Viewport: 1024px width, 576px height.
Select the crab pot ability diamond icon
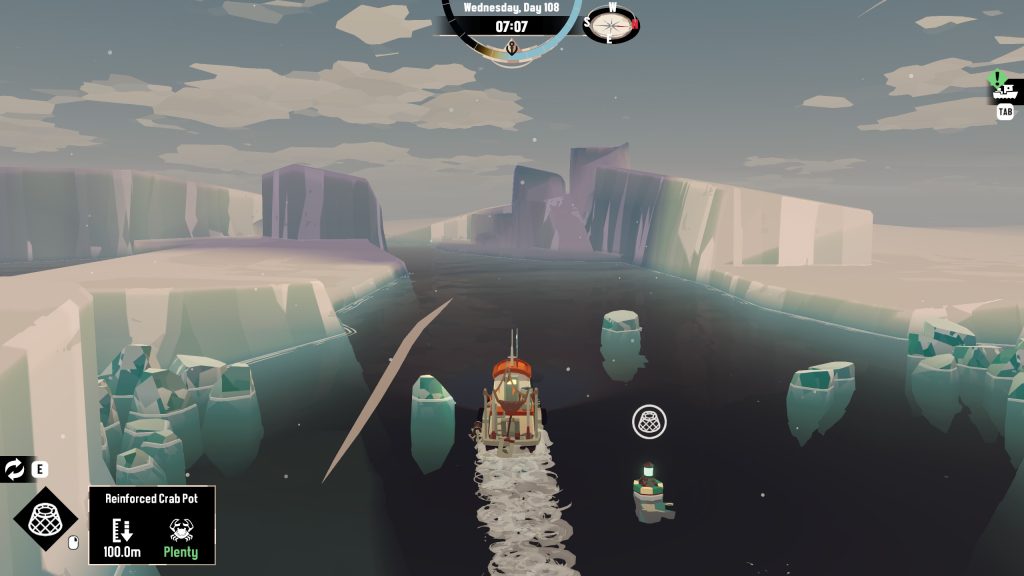(45, 520)
